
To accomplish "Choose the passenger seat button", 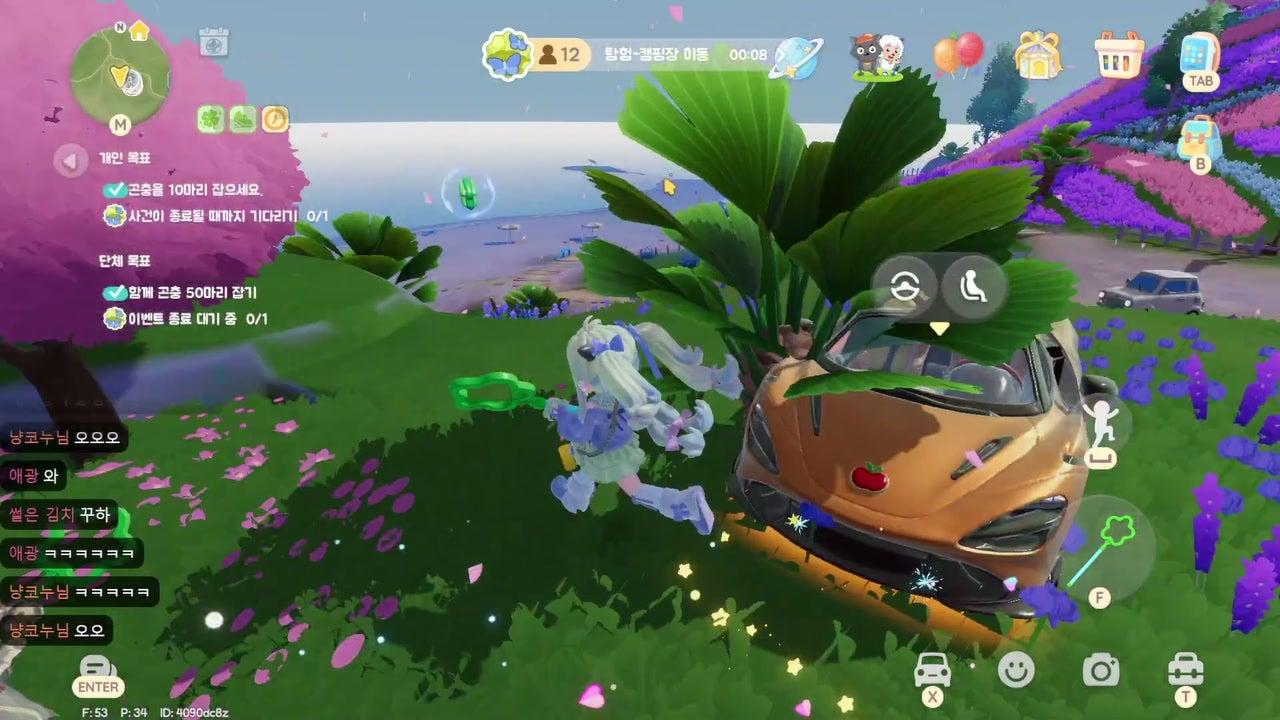I will coord(971,287).
